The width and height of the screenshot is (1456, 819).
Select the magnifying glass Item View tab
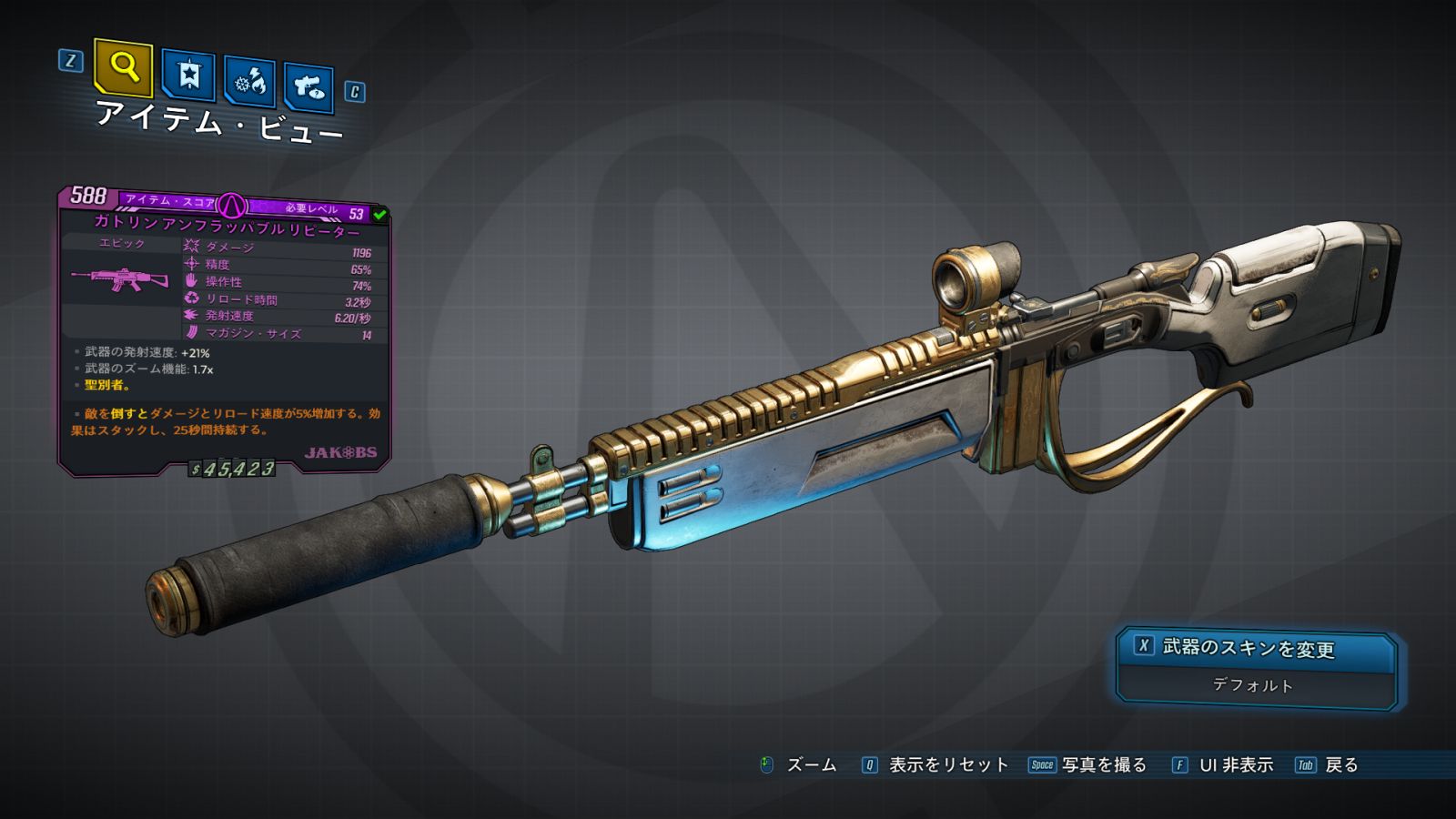(x=123, y=67)
